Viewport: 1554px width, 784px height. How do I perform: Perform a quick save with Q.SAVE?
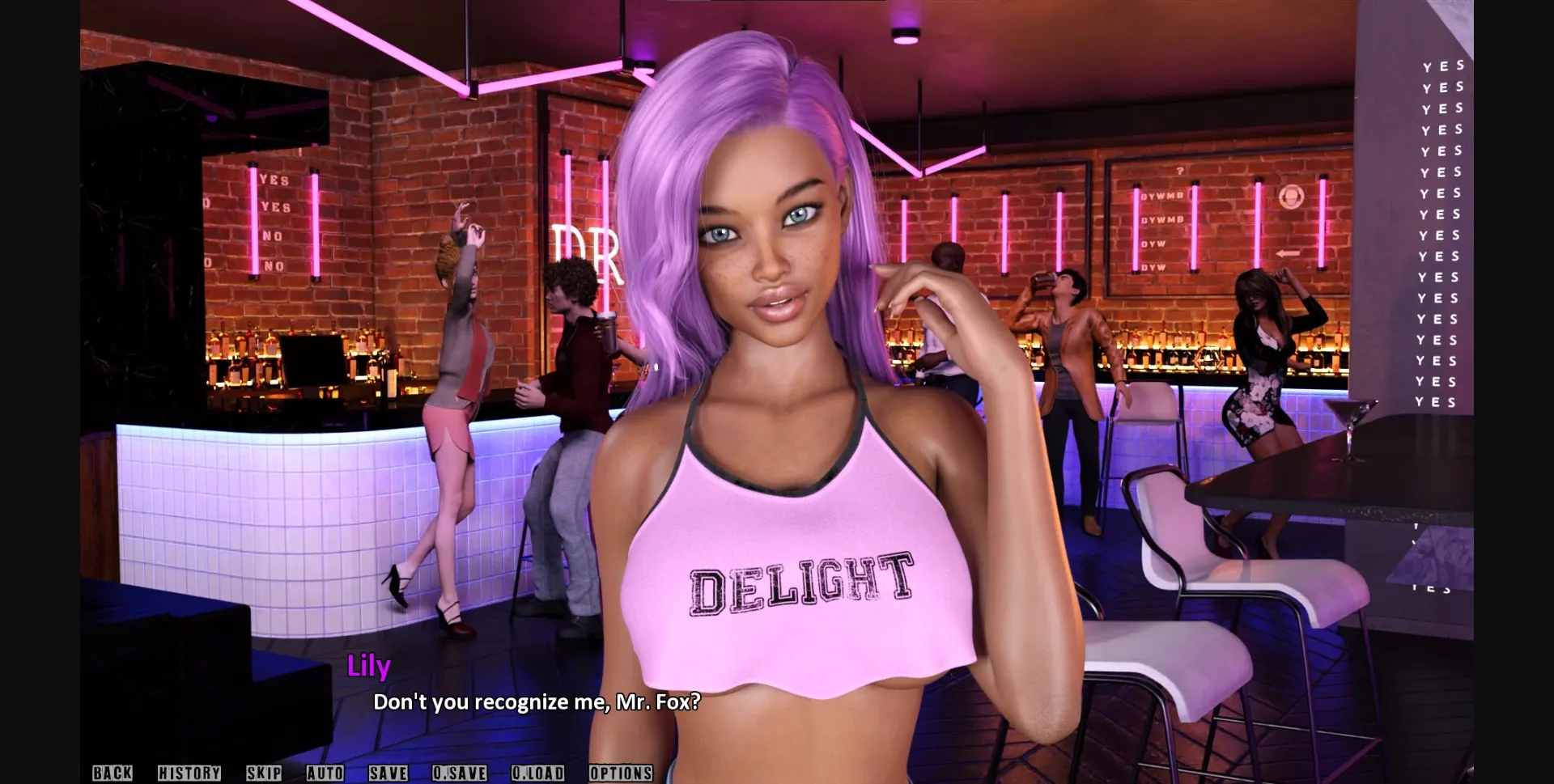460,773
